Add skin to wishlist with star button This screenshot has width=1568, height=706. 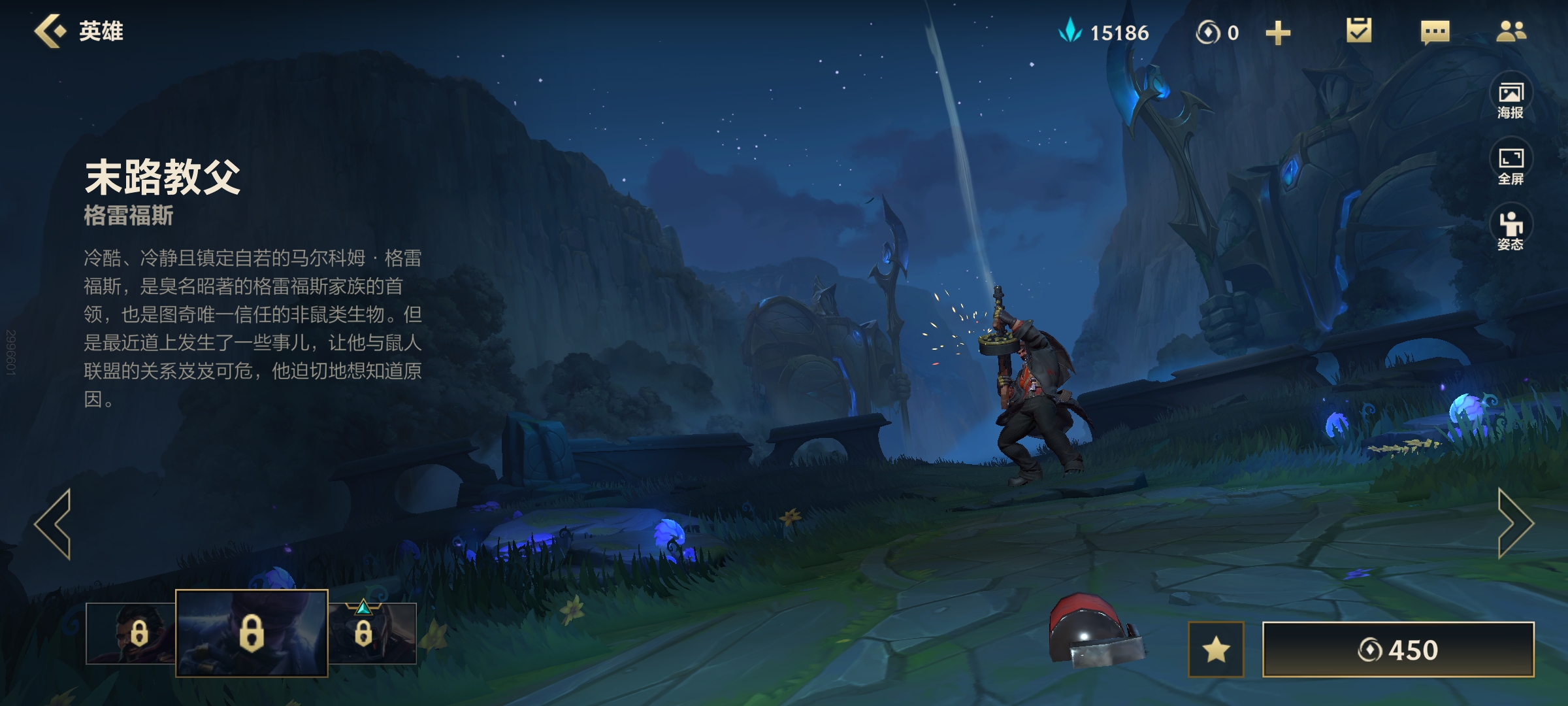(x=1216, y=649)
